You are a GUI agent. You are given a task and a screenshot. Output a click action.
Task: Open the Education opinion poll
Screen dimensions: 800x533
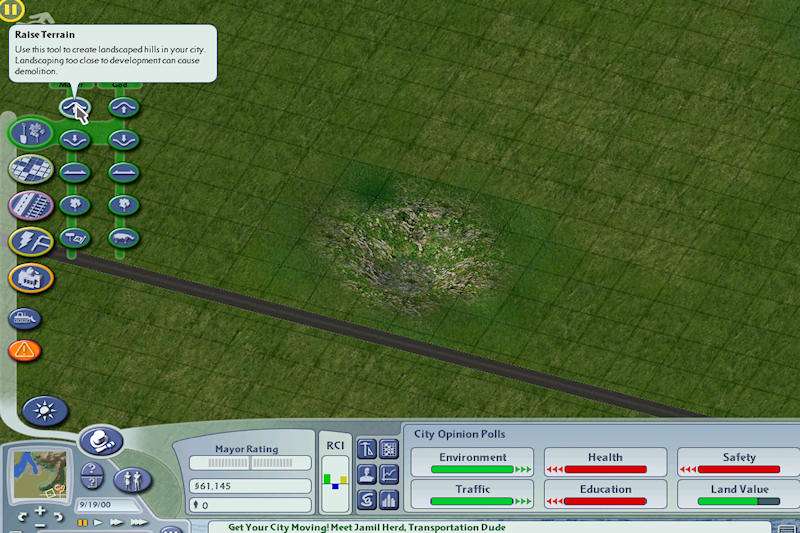tap(605, 494)
